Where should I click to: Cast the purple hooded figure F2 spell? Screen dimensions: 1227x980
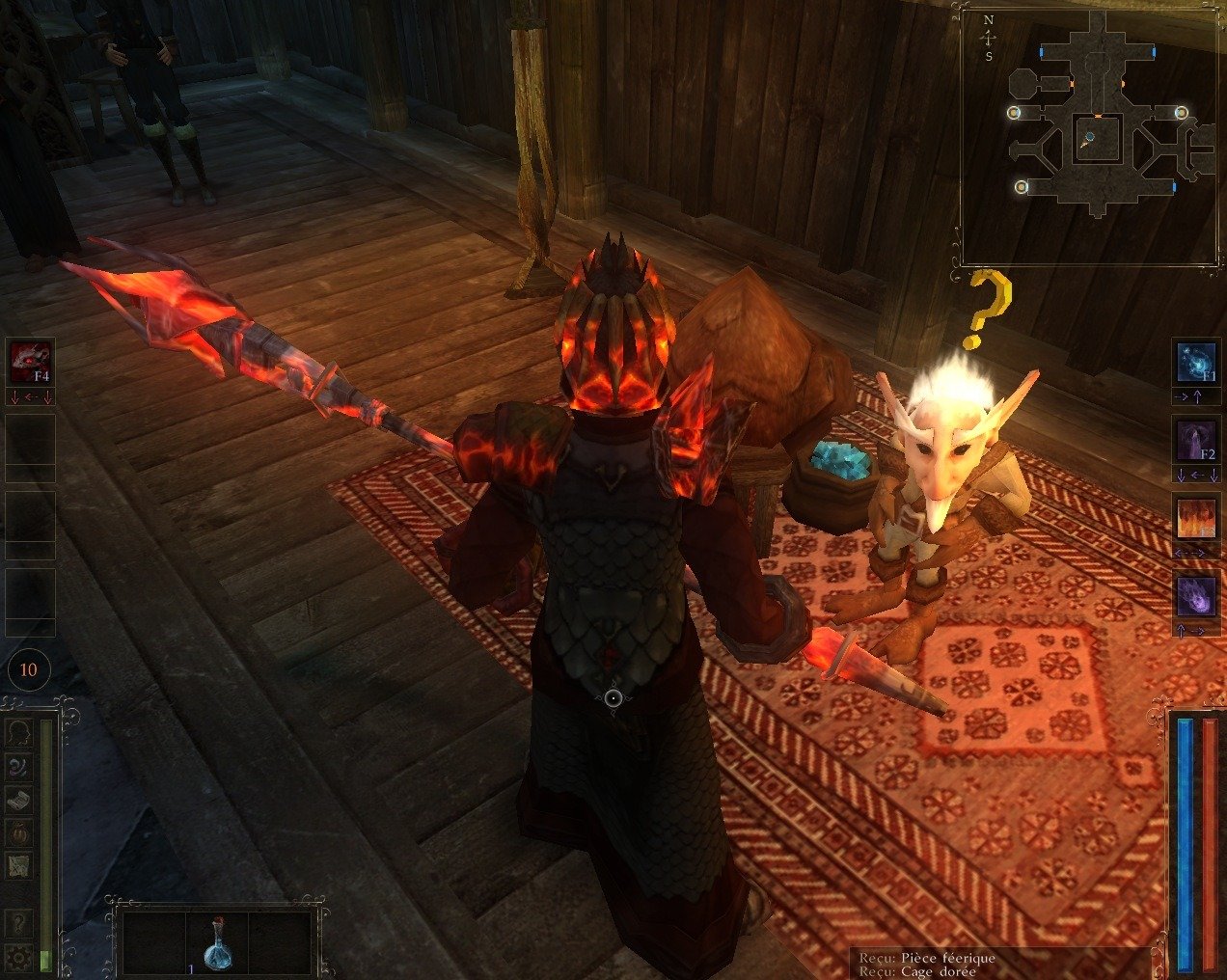(x=1196, y=438)
